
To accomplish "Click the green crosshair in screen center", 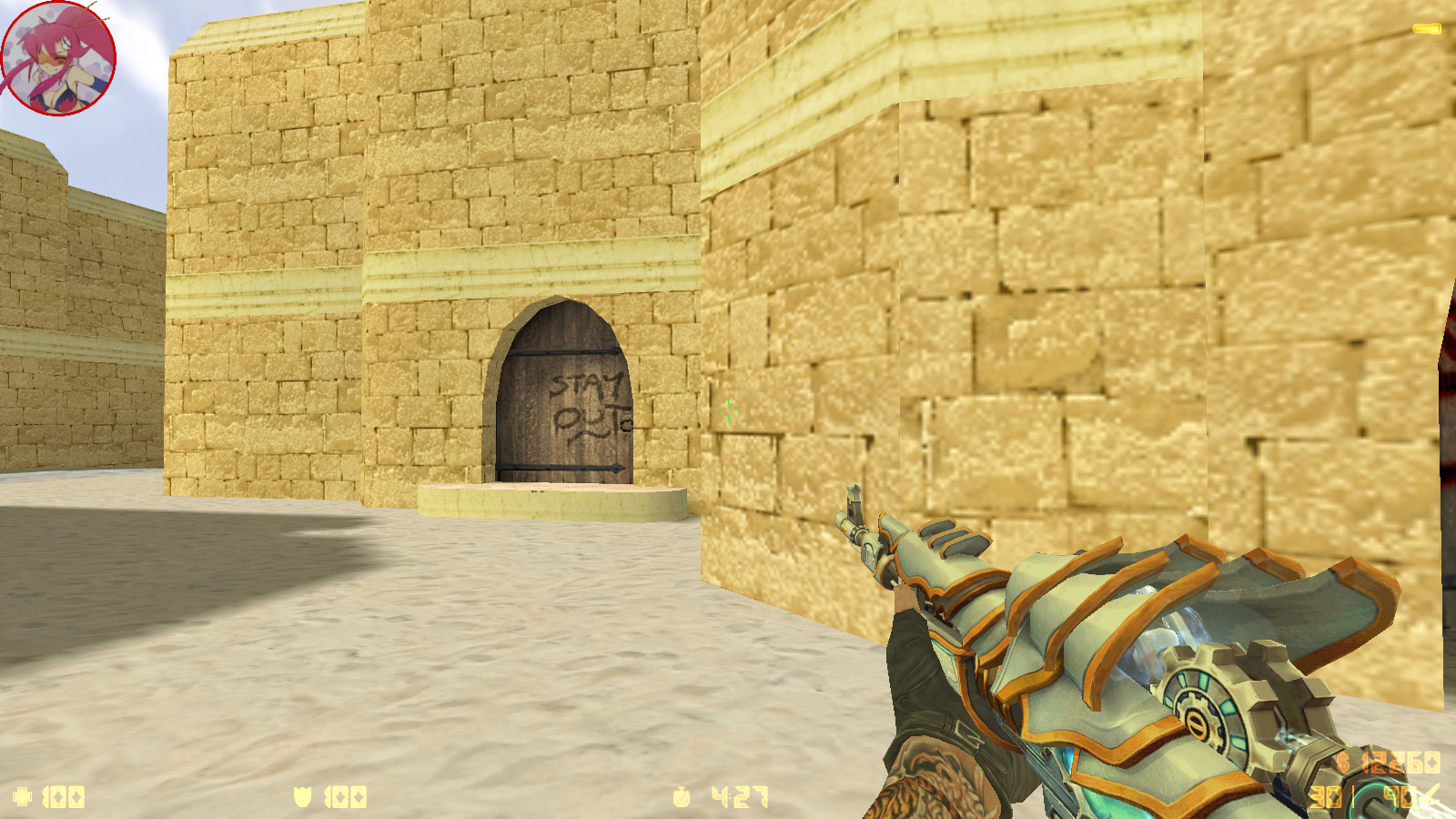I will [728, 411].
